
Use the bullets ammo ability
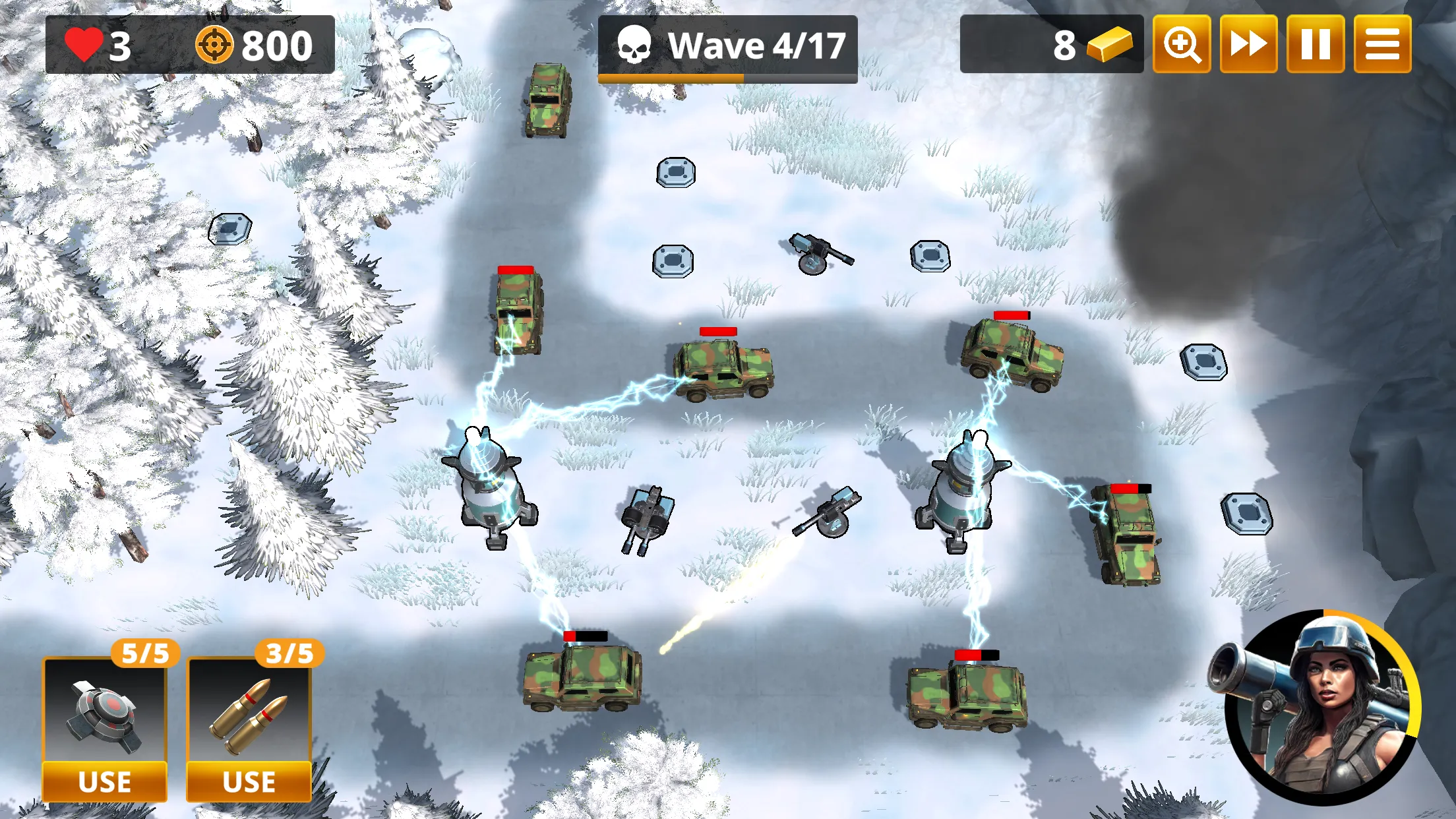(x=249, y=781)
